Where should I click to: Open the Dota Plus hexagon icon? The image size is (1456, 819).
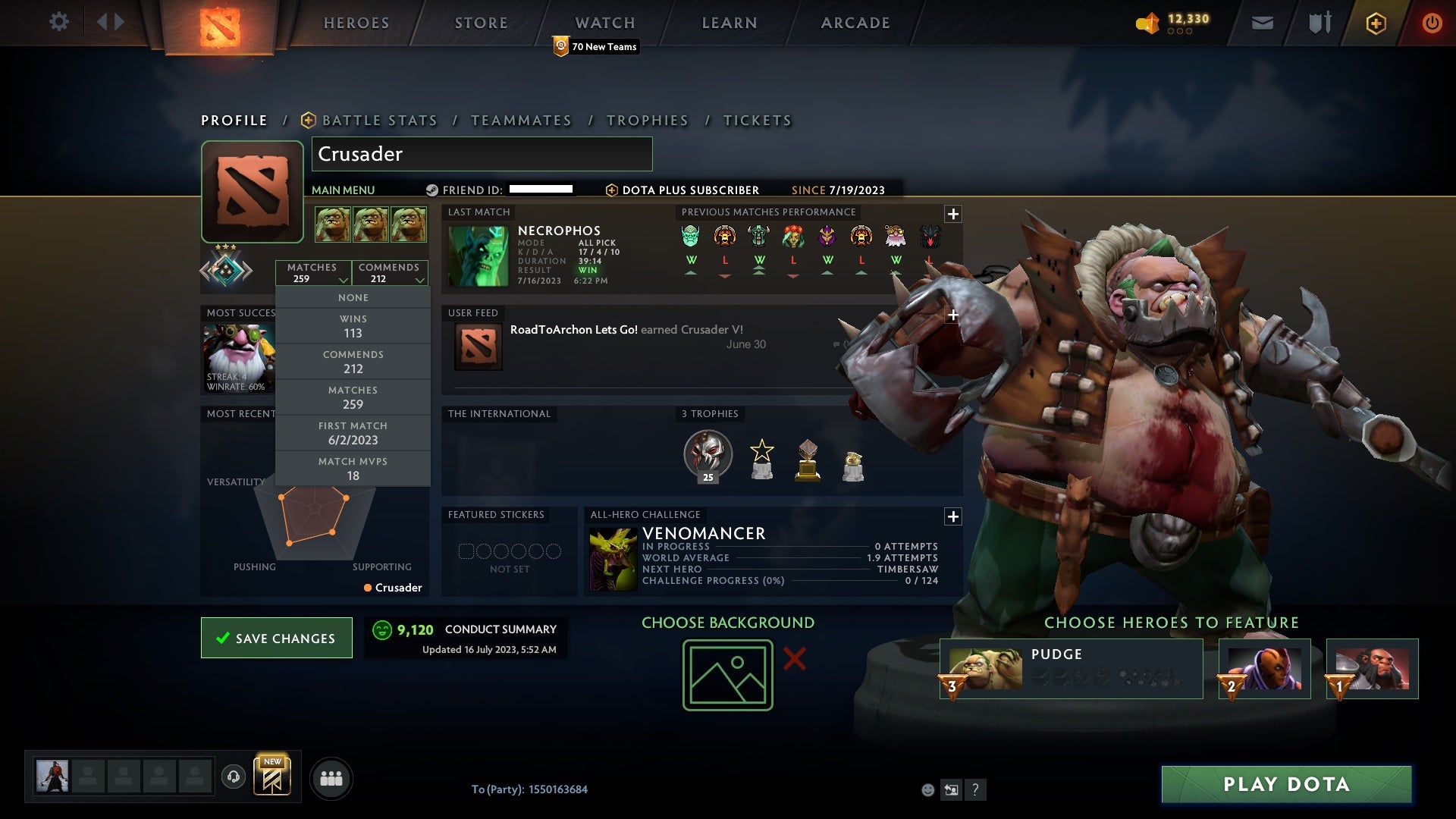pyautogui.click(x=1375, y=22)
